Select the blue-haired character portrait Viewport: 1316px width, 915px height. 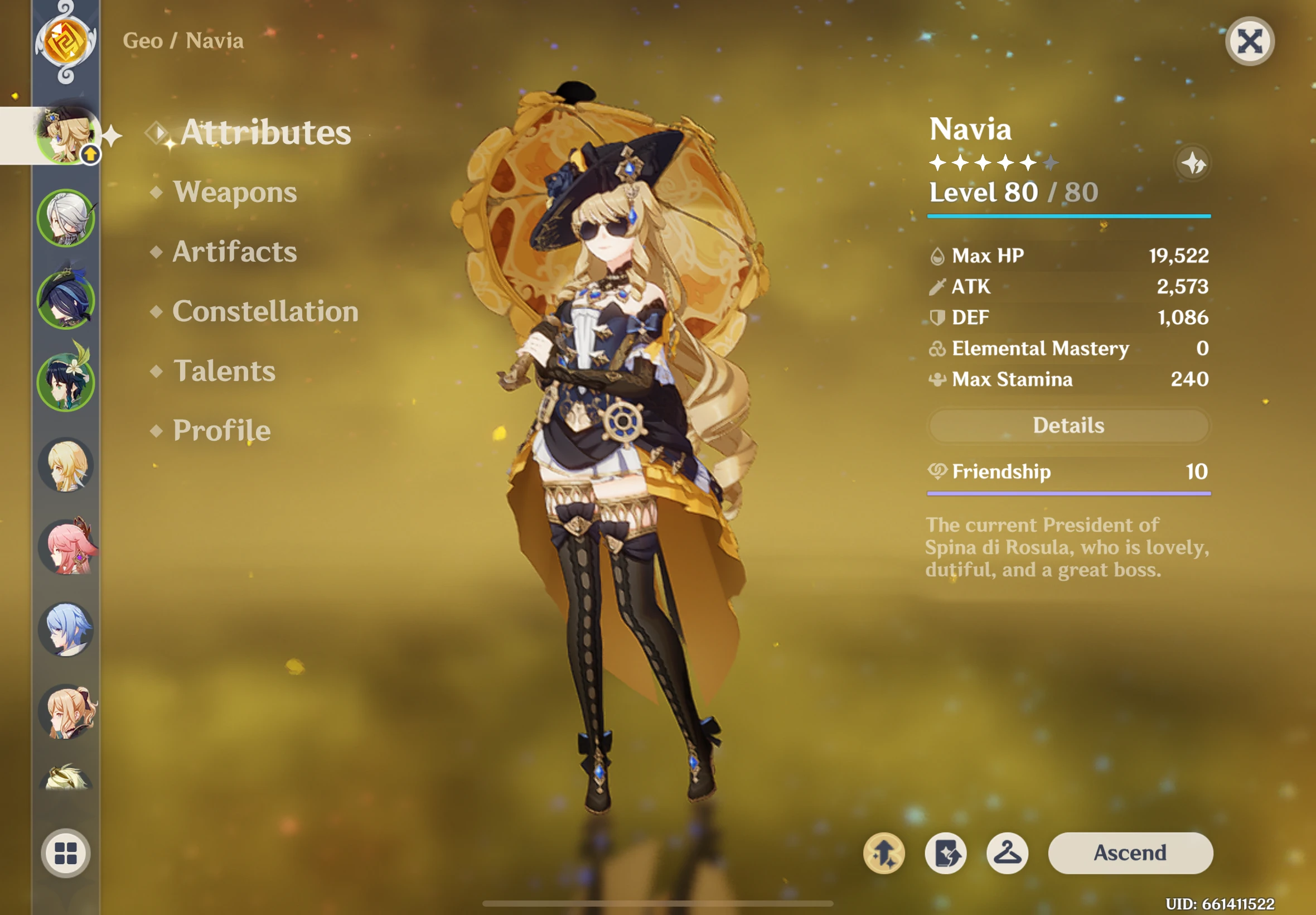click(66, 630)
